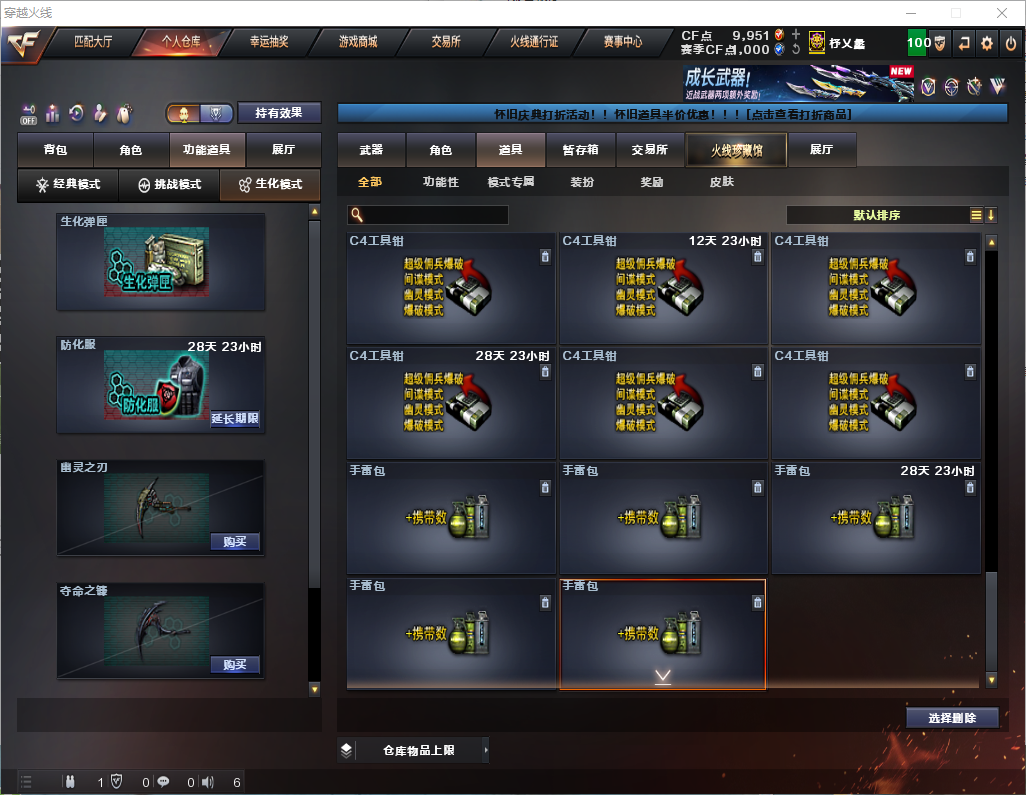Screen dimensions: 1026x795
Task: Open the 火线珍藏馆 tab
Action: coord(736,150)
